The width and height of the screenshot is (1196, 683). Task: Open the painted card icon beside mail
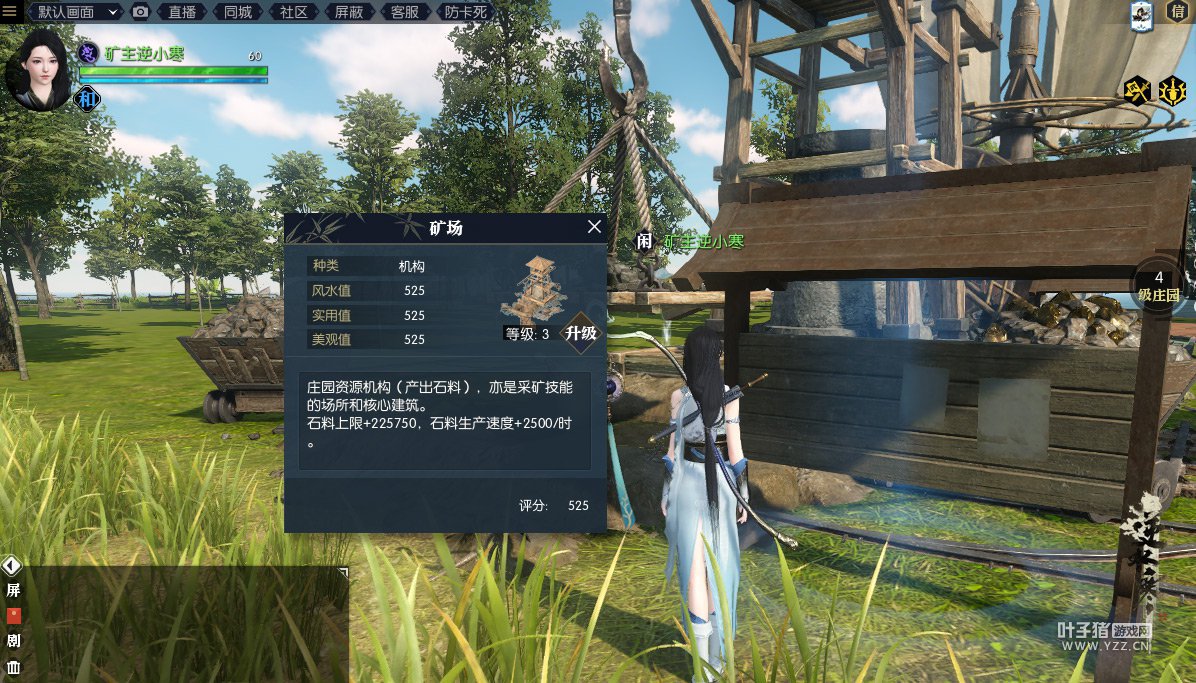1142,14
